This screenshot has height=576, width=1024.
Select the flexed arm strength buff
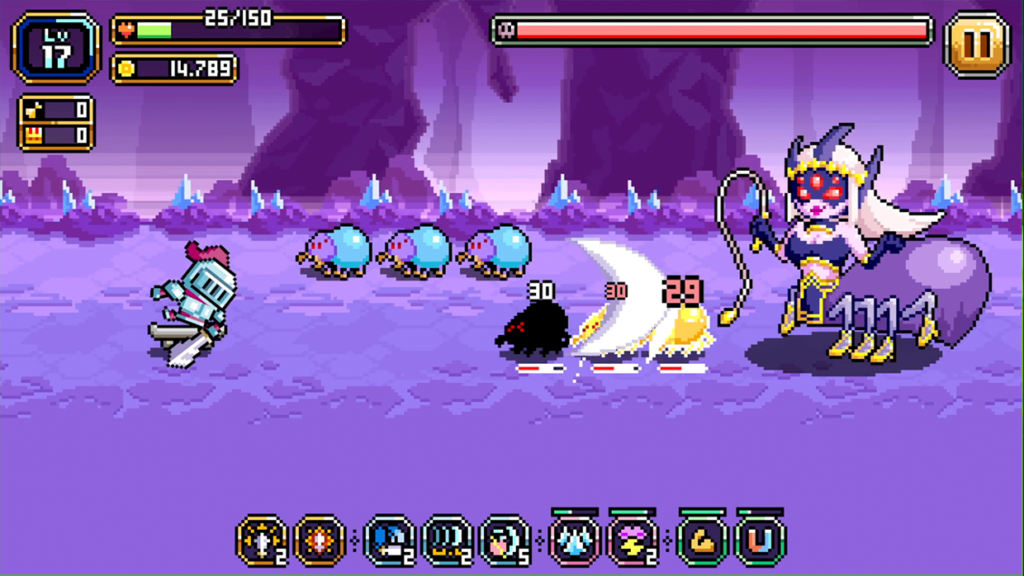[703, 541]
